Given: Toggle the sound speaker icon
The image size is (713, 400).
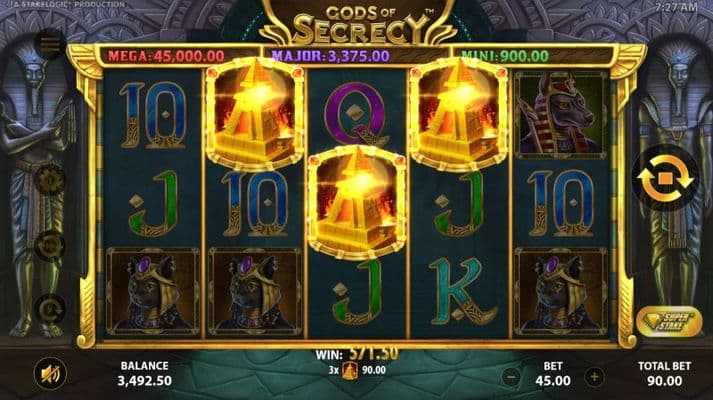Looking at the screenshot, I should (x=49, y=374).
